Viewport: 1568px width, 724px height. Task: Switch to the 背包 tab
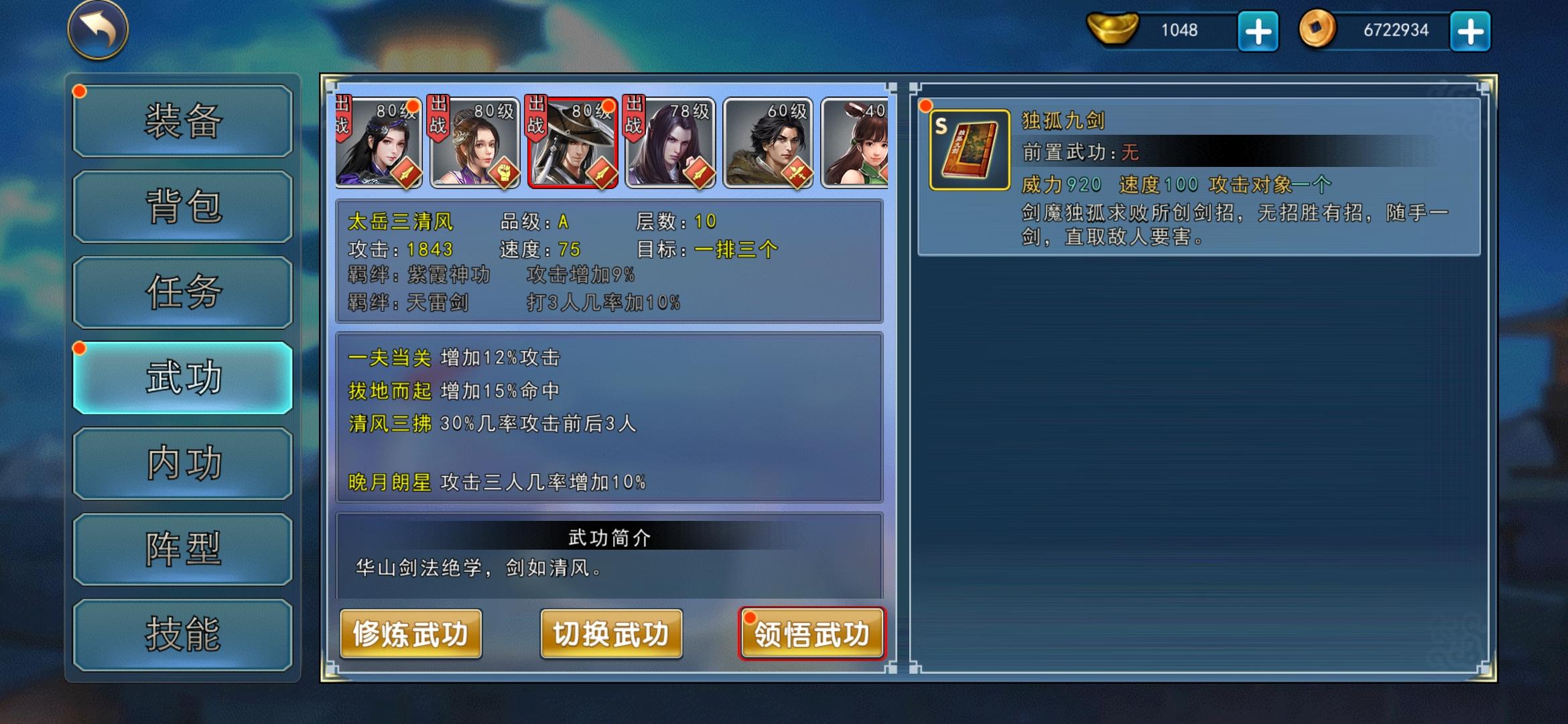[x=182, y=208]
